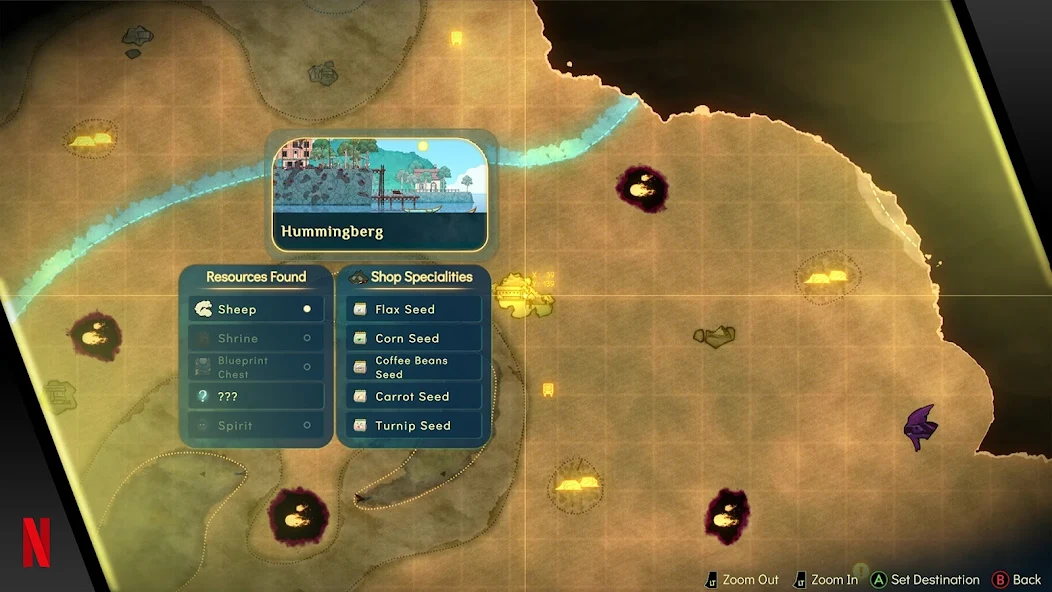Pick Carrot Seed from shop specialities
This screenshot has width=1052, height=592.
[414, 396]
